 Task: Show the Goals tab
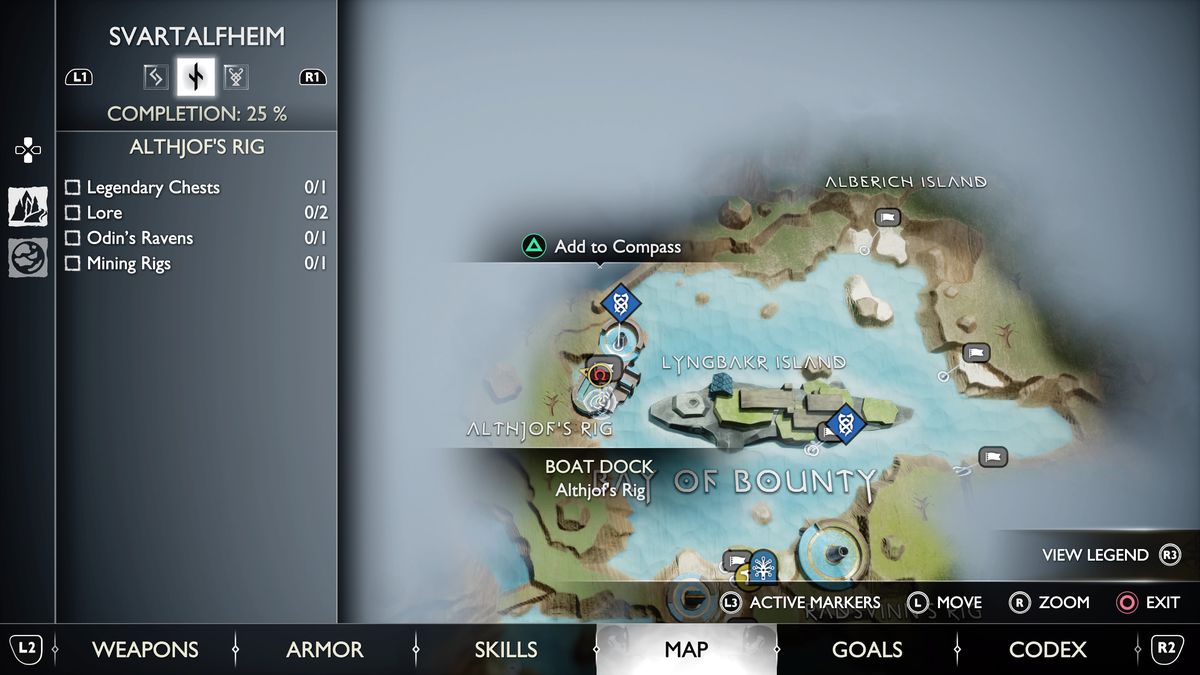click(x=867, y=649)
